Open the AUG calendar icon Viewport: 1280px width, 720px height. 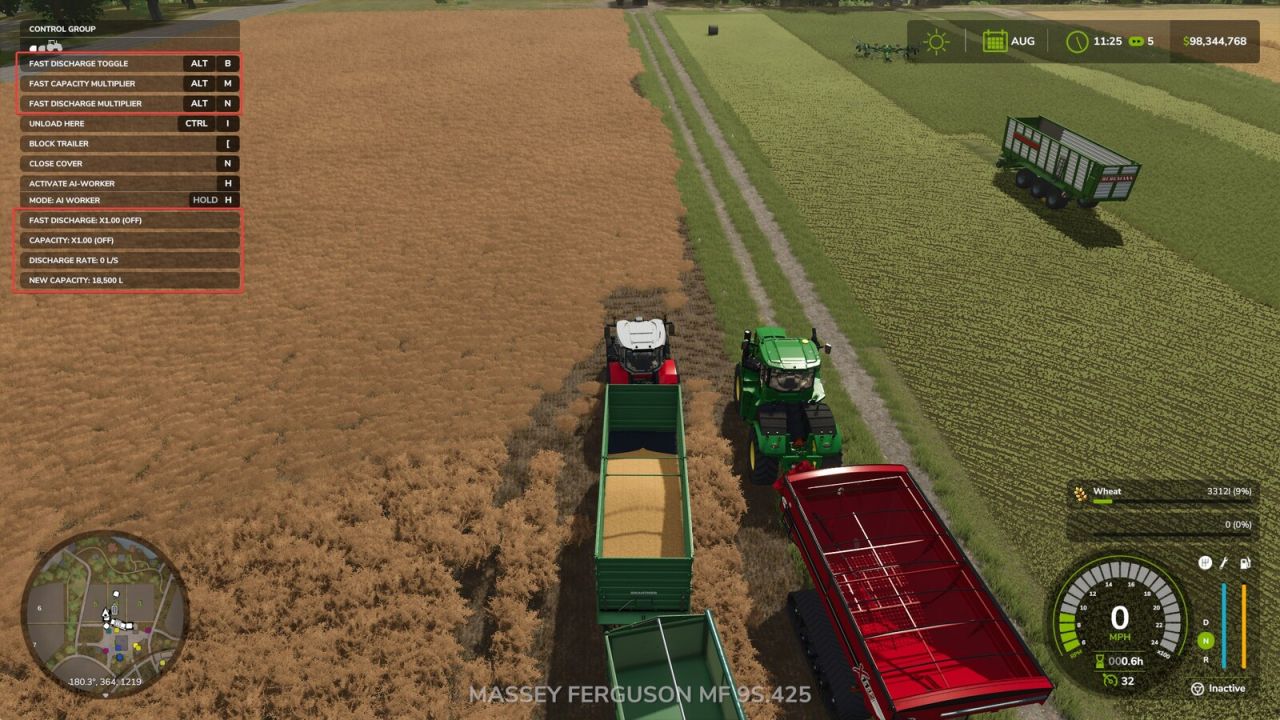tap(994, 40)
